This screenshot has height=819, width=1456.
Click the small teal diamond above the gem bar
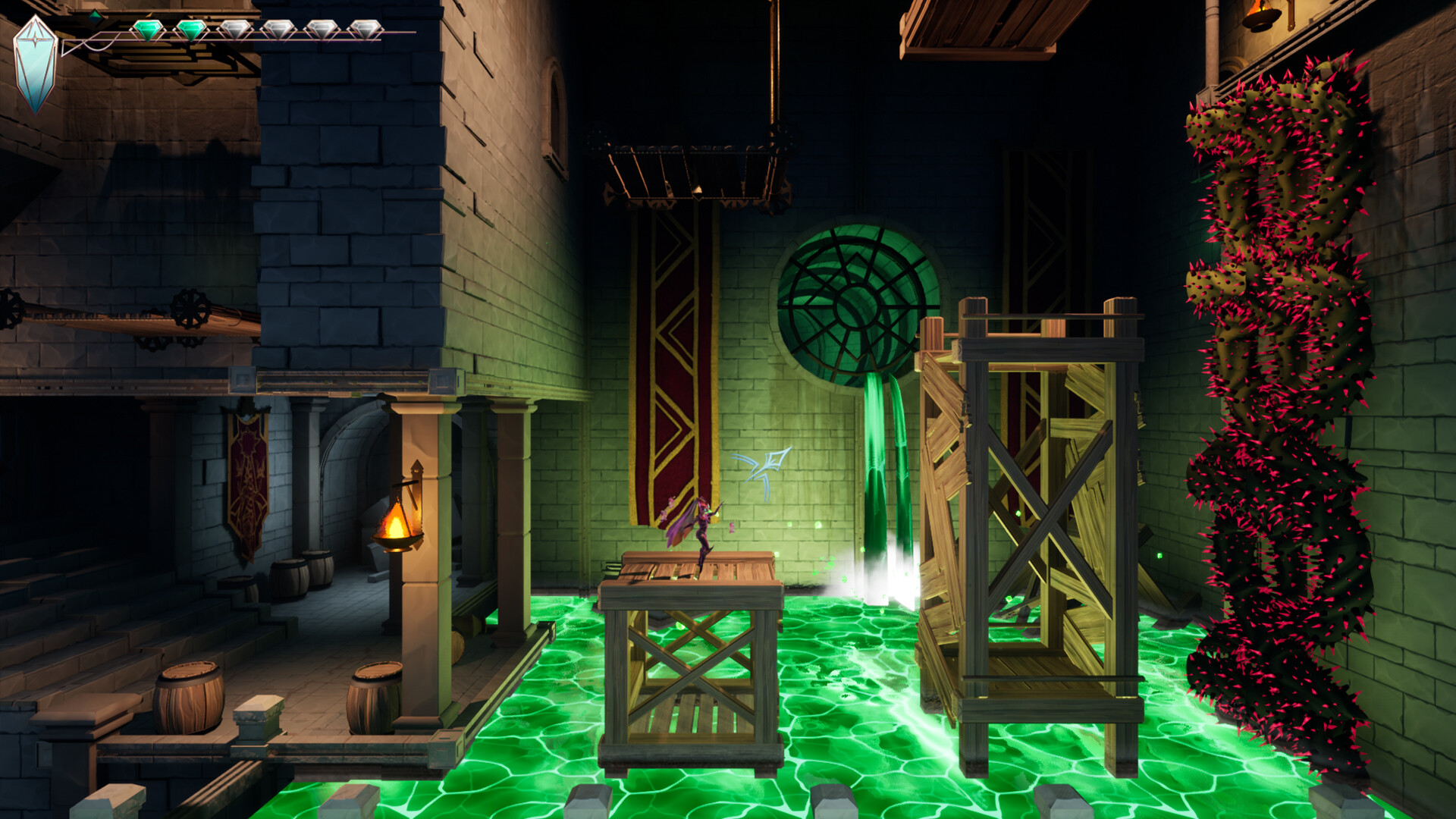[95, 17]
